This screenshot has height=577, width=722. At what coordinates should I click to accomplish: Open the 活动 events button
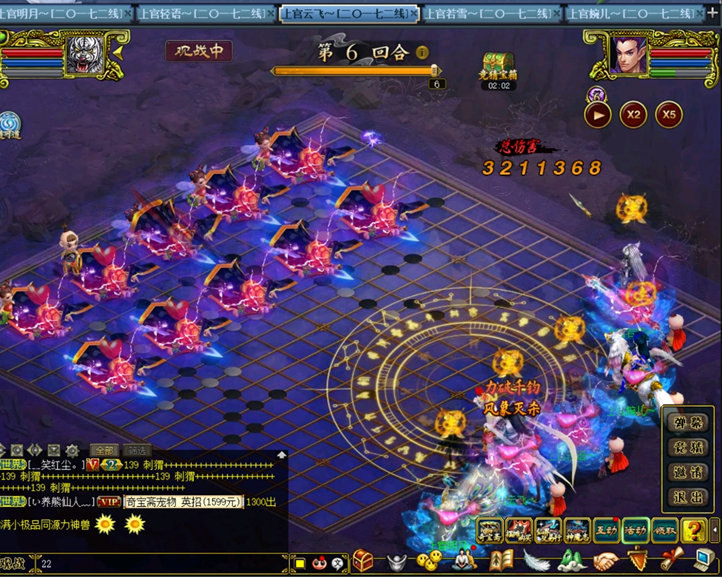coord(635,529)
